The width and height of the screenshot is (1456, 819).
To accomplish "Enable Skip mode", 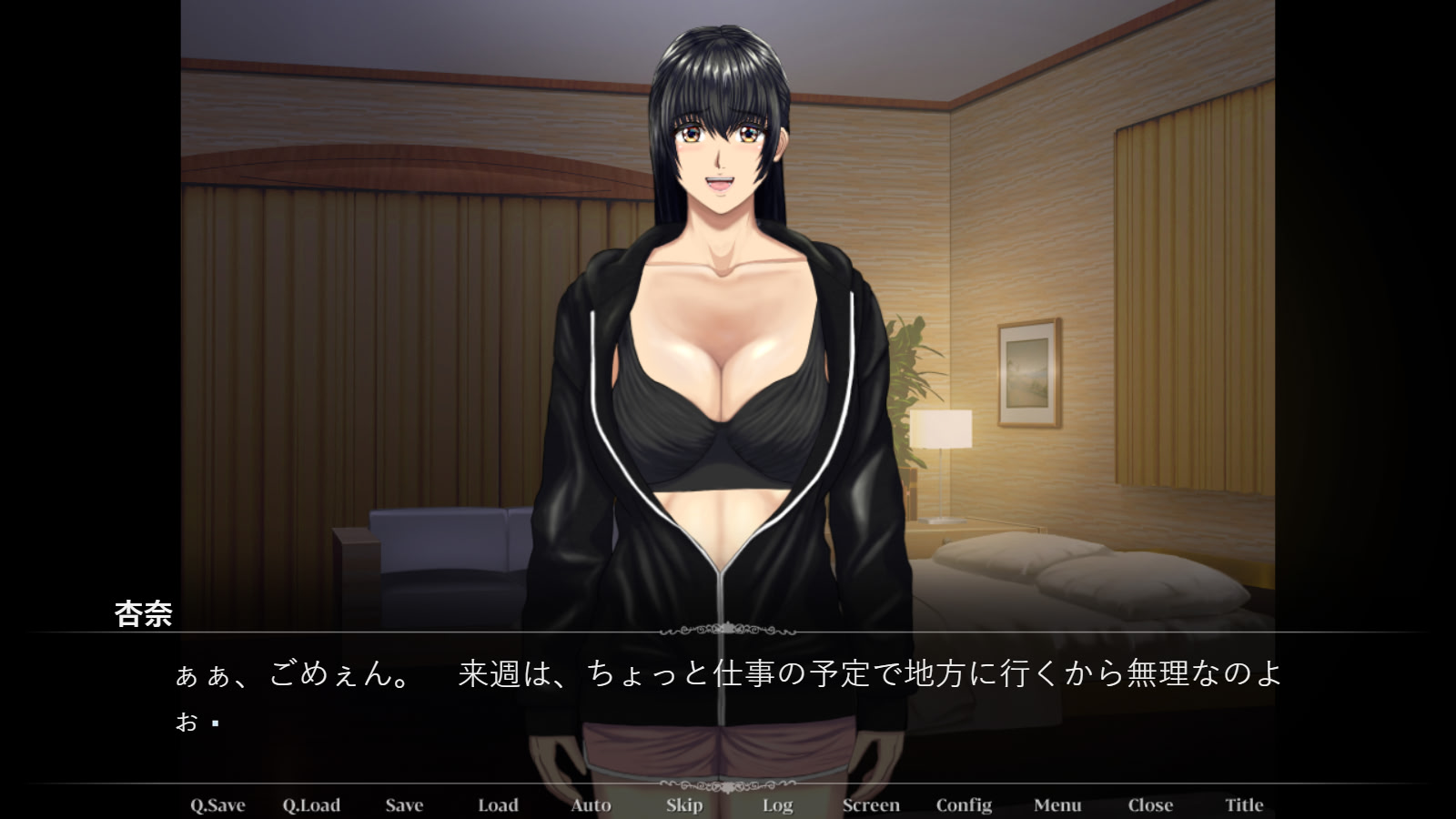I will (683, 804).
